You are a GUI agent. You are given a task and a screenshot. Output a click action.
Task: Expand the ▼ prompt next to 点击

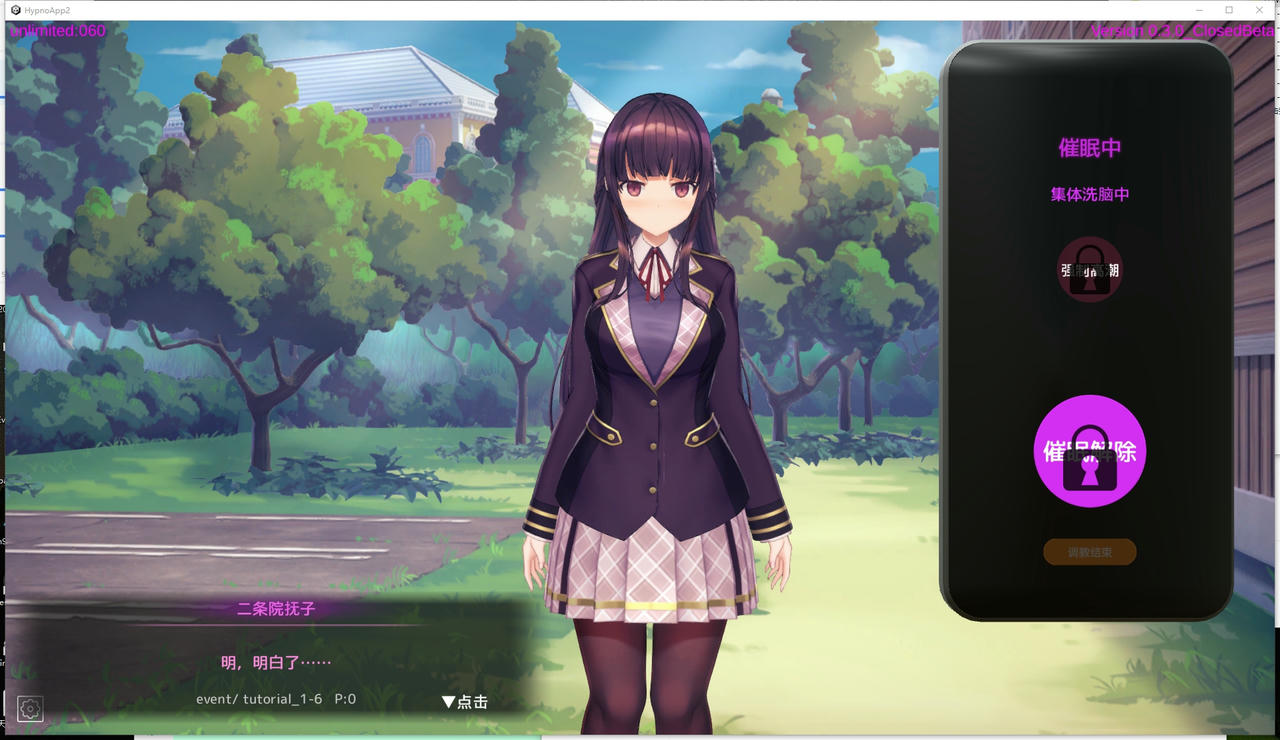[448, 701]
